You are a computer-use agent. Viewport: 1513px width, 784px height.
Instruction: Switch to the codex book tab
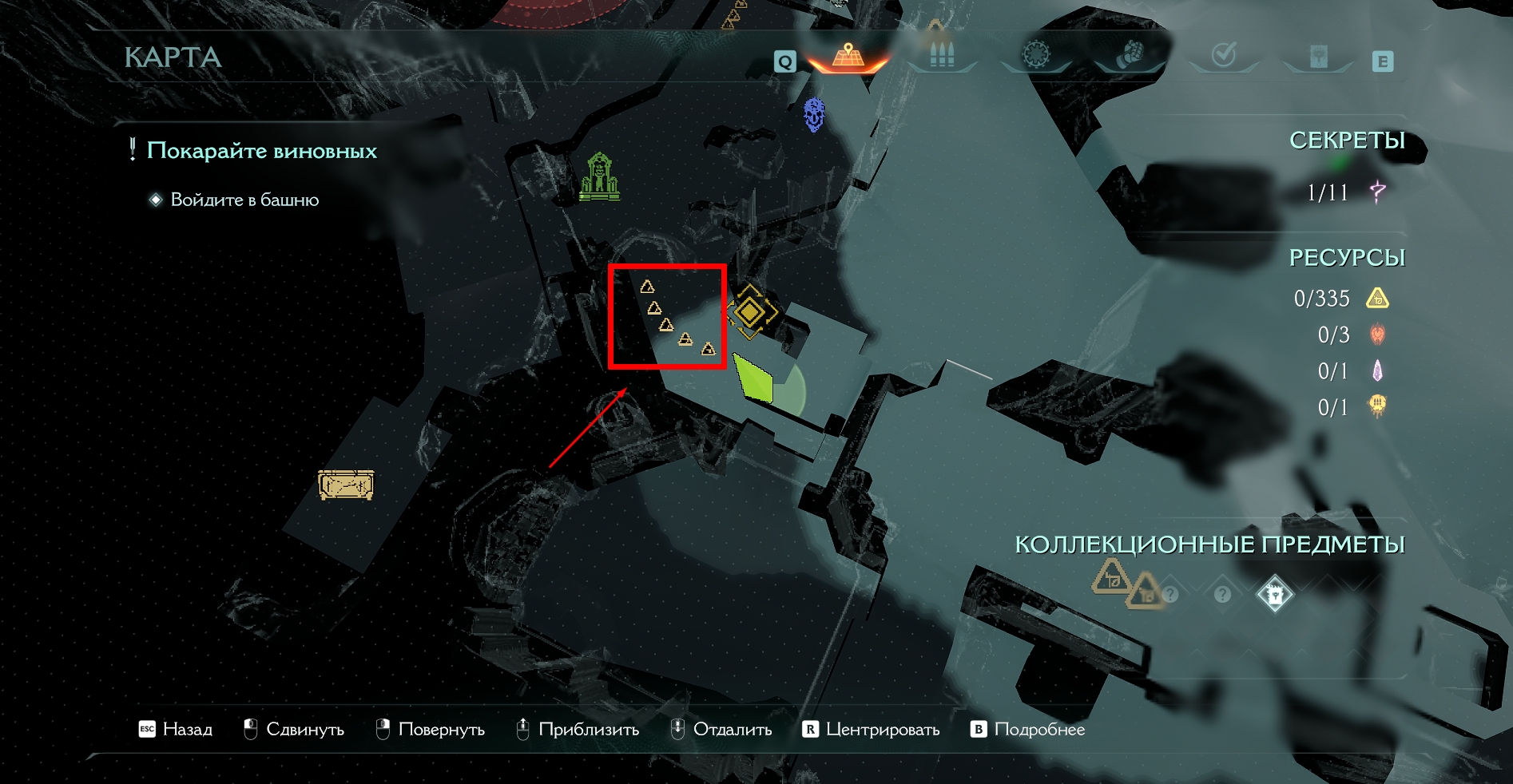pyautogui.click(x=1318, y=56)
